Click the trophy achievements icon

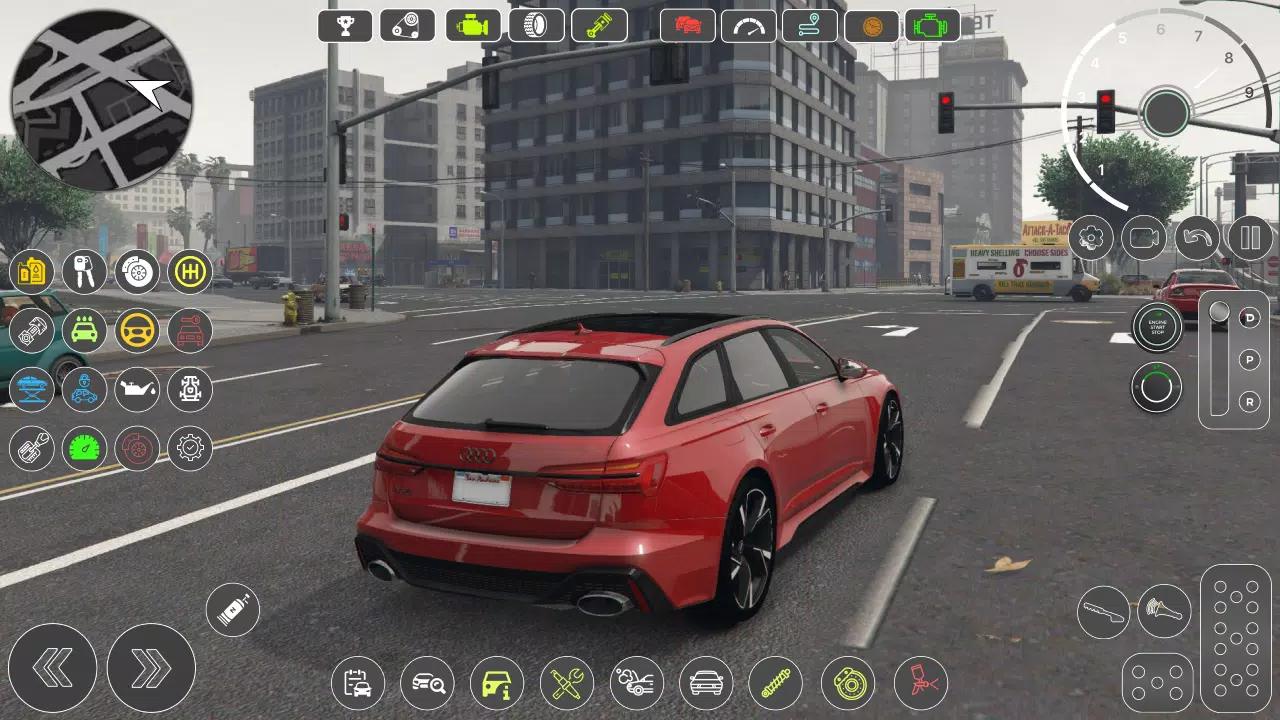point(344,25)
